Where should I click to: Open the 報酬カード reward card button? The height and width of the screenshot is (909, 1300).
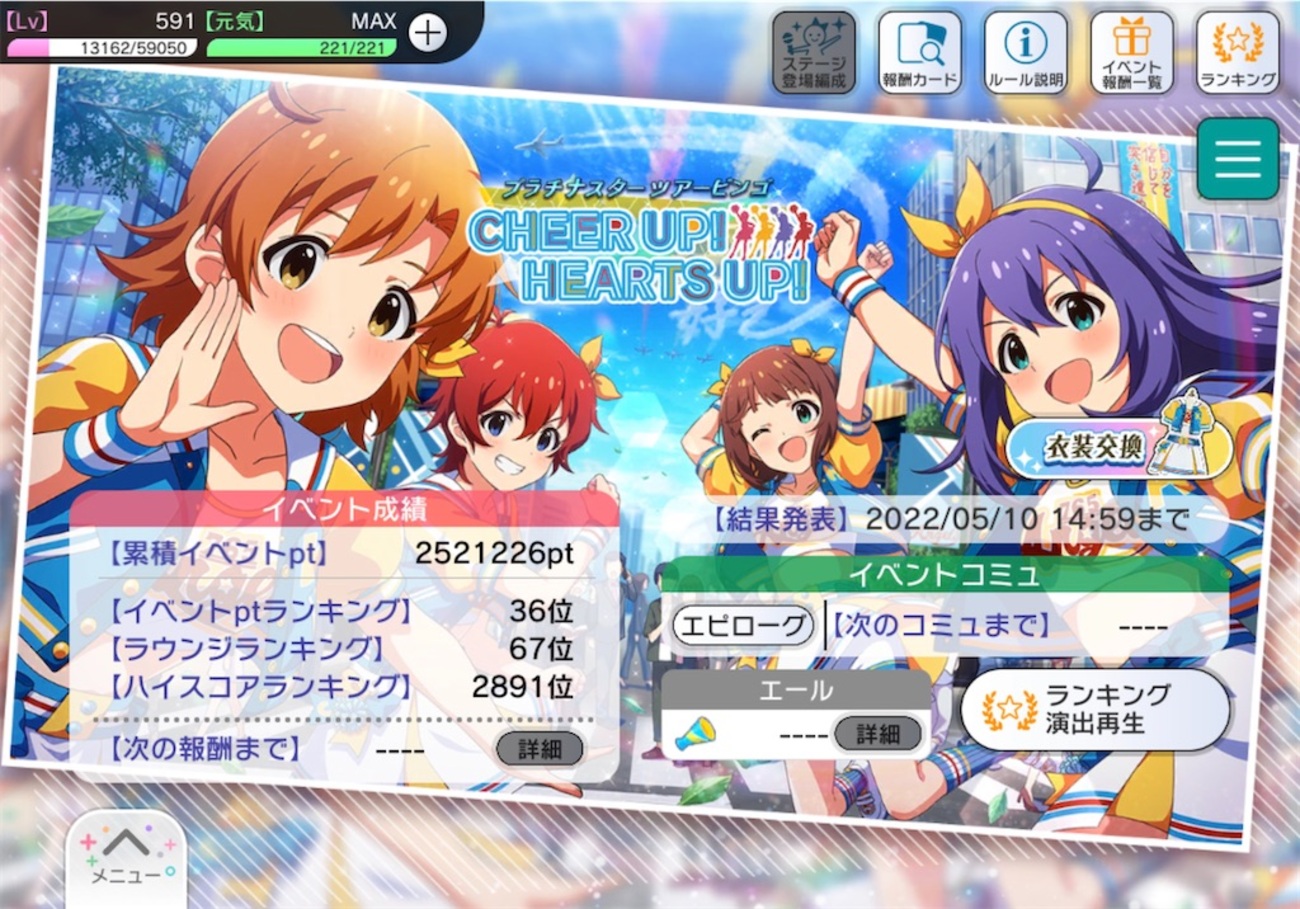(919, 52)
